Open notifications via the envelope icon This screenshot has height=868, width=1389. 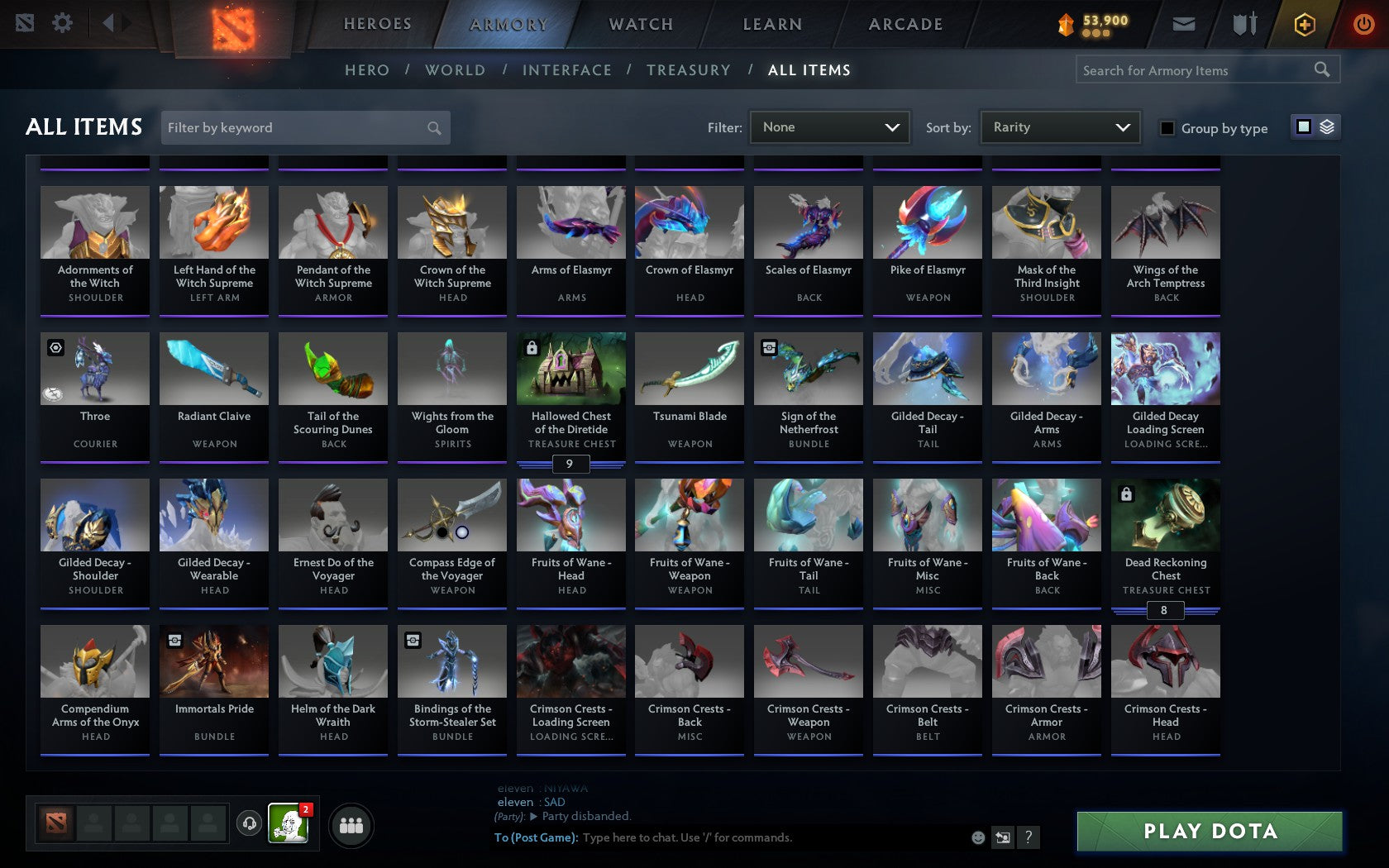click(x=1184, y=24)
